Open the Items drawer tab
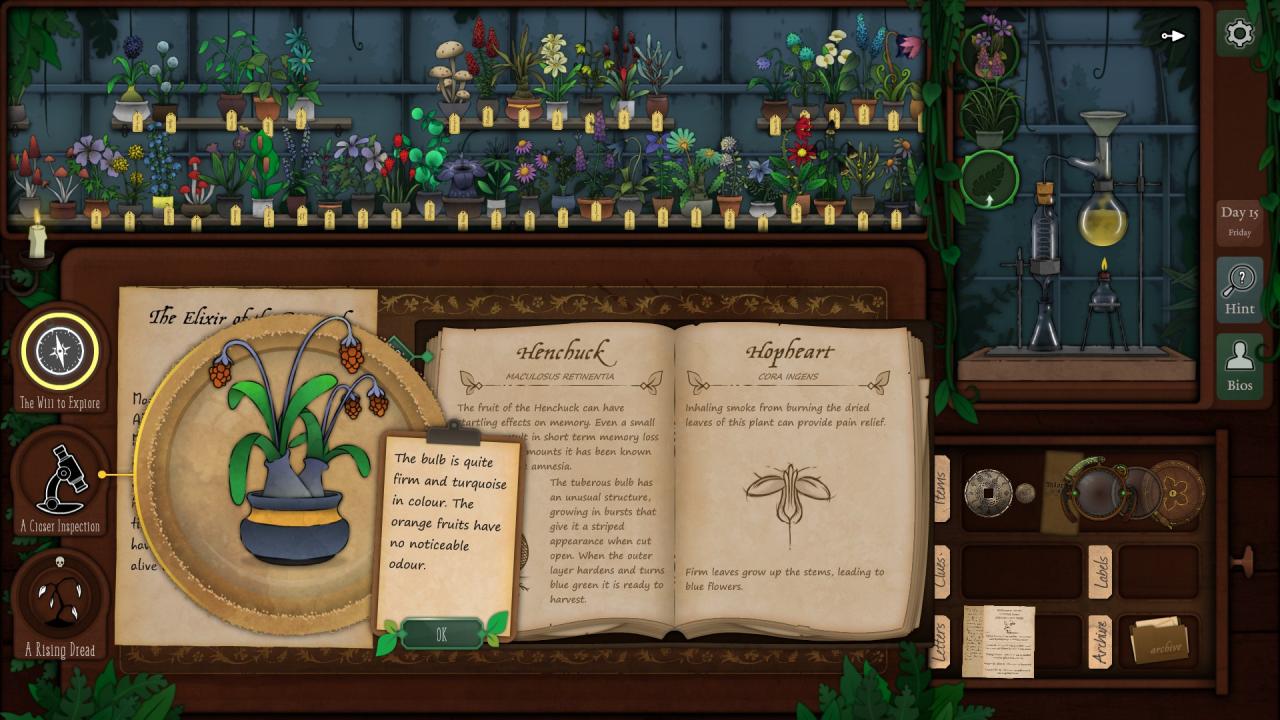1280x720 pixels. pos(941,490)
